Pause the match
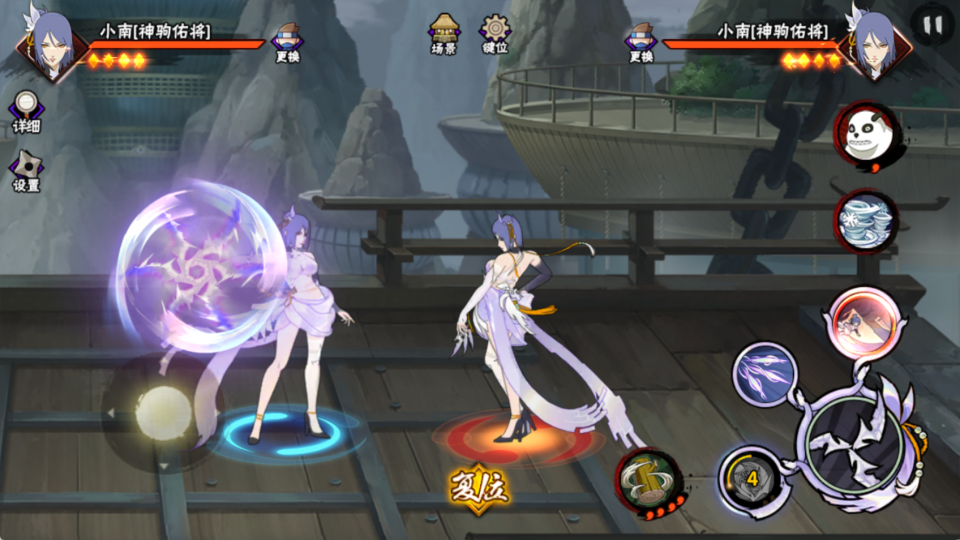The width and height of the screenshot is (960, 540). [x=933, y=26]
